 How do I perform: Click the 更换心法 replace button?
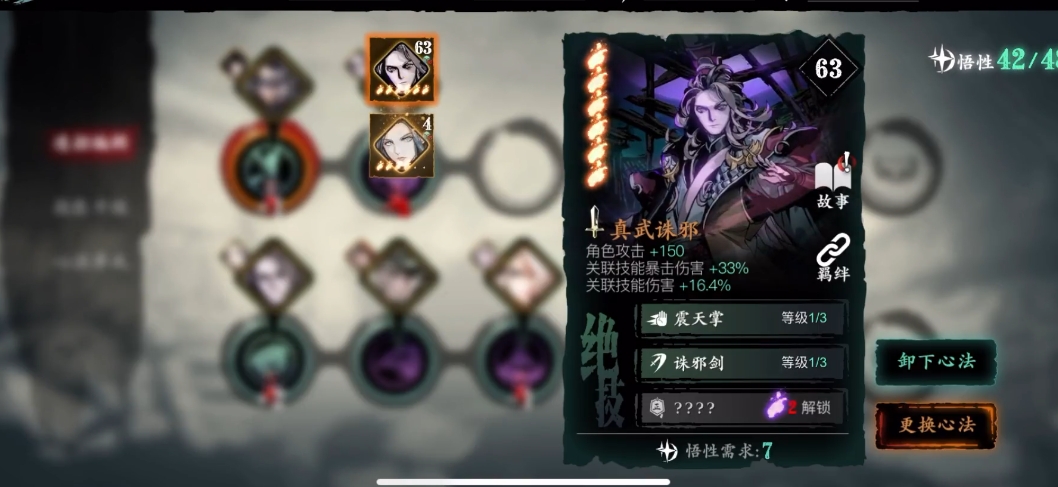pyautogui.click(x=935, y=425)
